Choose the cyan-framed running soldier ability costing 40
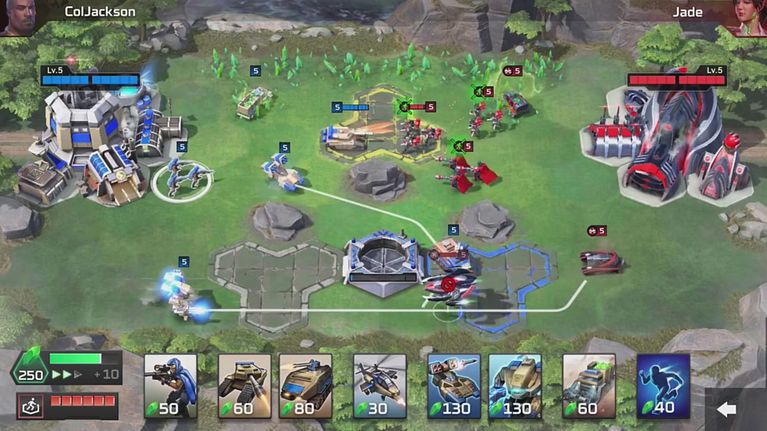The width and height of the screenshot is (767, 431). 663,385
